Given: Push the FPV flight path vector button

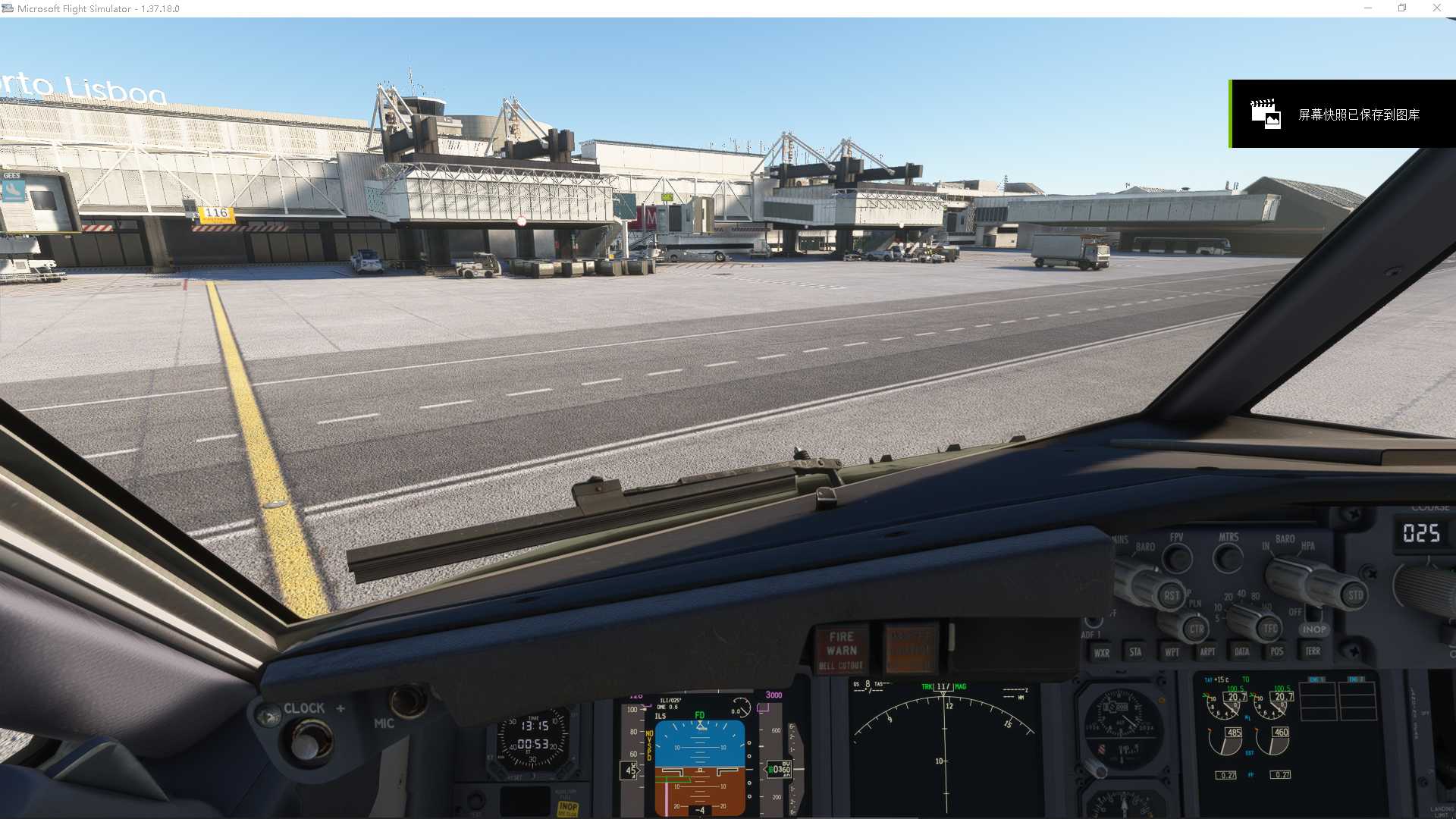Looking at the screenshot, I should [x=1177, y=559].
